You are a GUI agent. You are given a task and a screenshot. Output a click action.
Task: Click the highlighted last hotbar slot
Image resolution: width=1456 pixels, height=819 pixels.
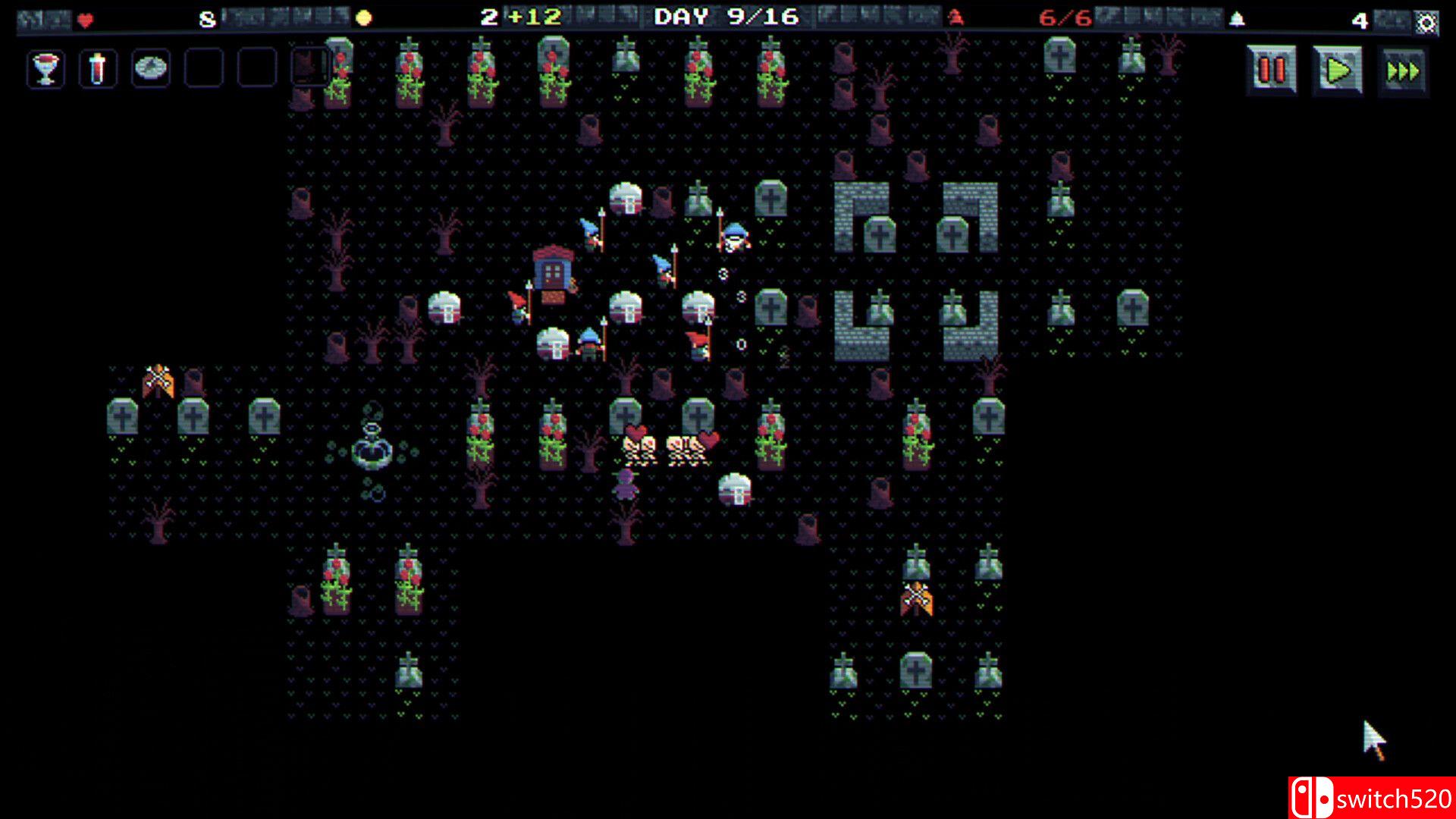[309, 68]
